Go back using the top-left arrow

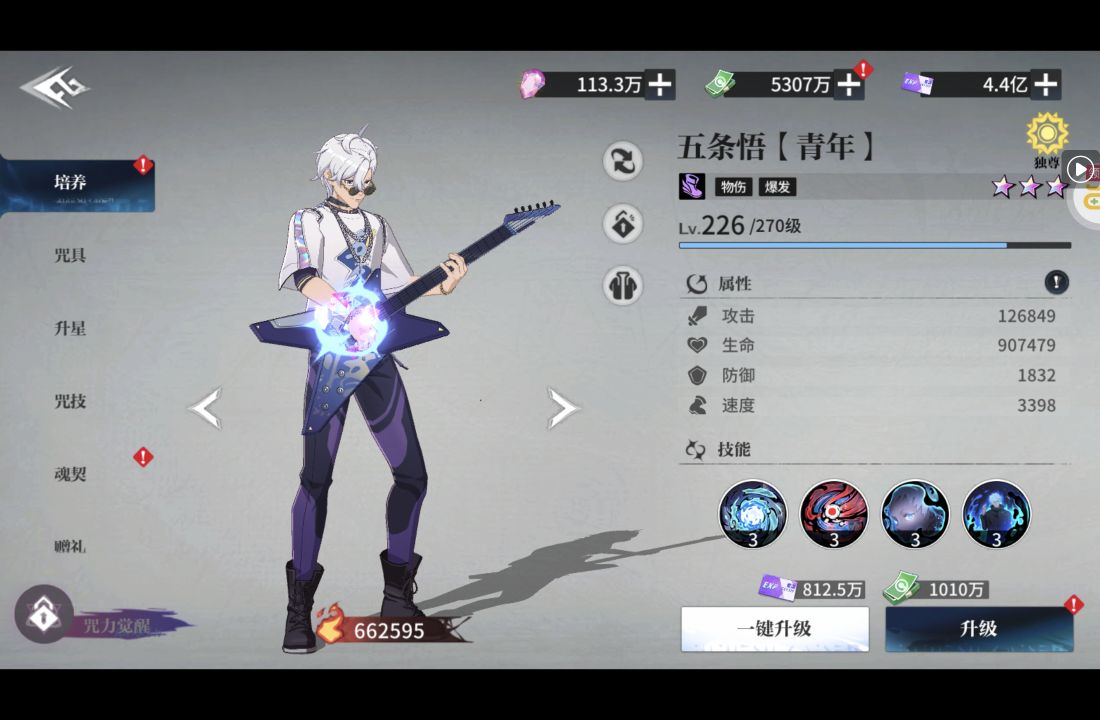point(54,87)
